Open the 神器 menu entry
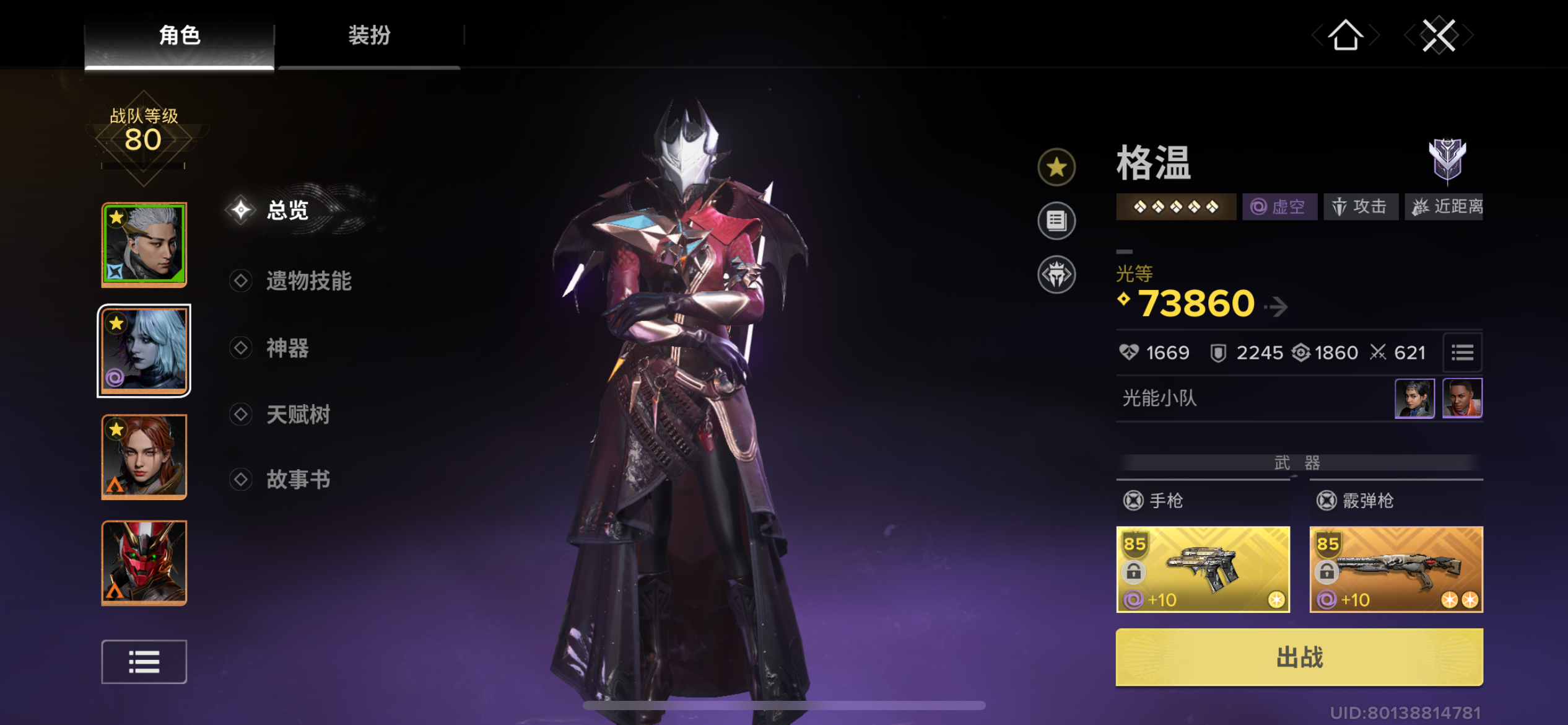1568x725 pixels. (287, 348)
